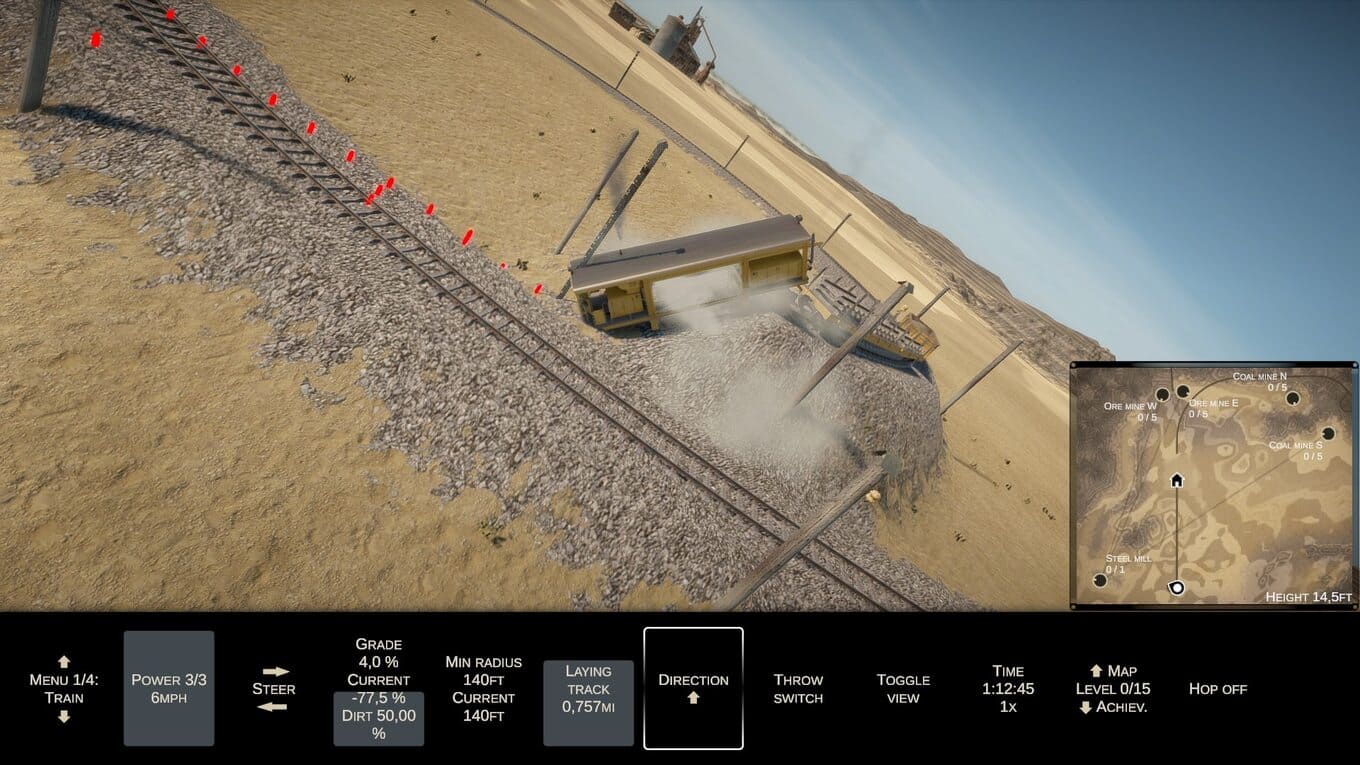Image resolution: width=1360 pixels, height=765 pixels.
Task: Choose the Direction control
Action: tap(693, 688)
